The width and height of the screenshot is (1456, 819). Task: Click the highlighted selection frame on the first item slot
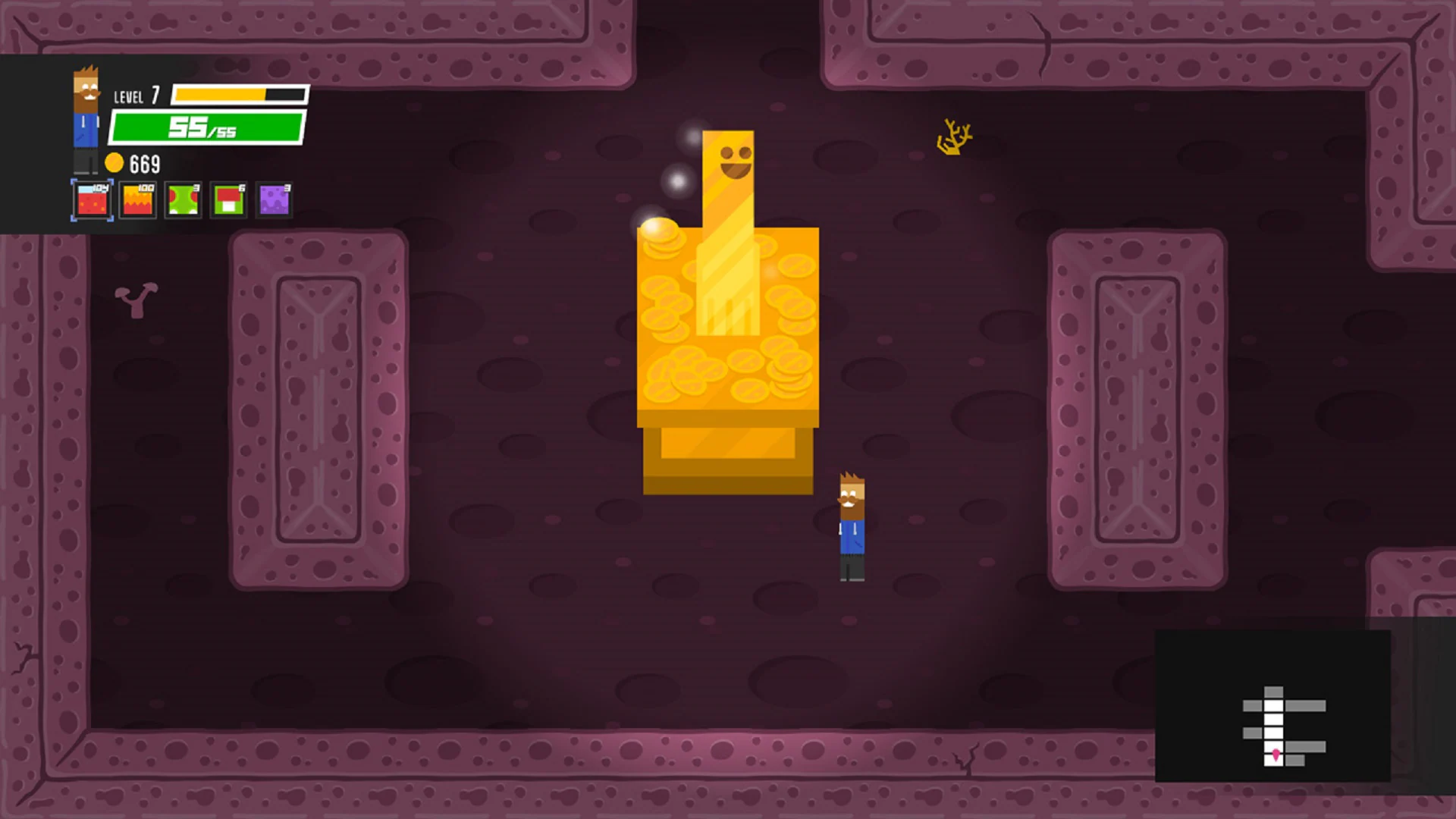point(90,200)
